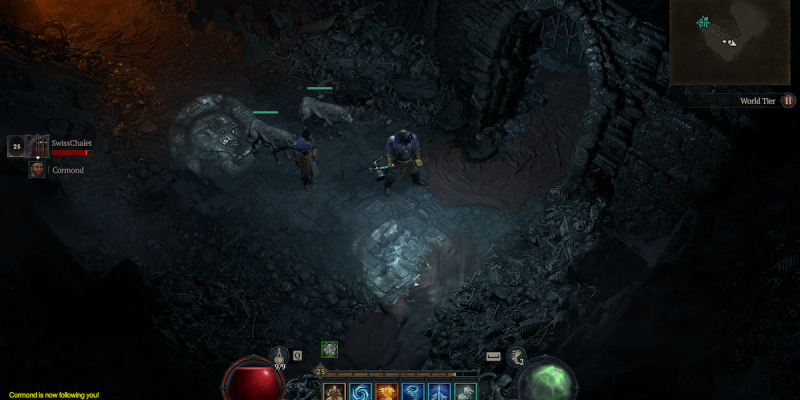Click the fist evade icon near spirit orb
The image size is (800, 400).
click(x=518, y=356)
